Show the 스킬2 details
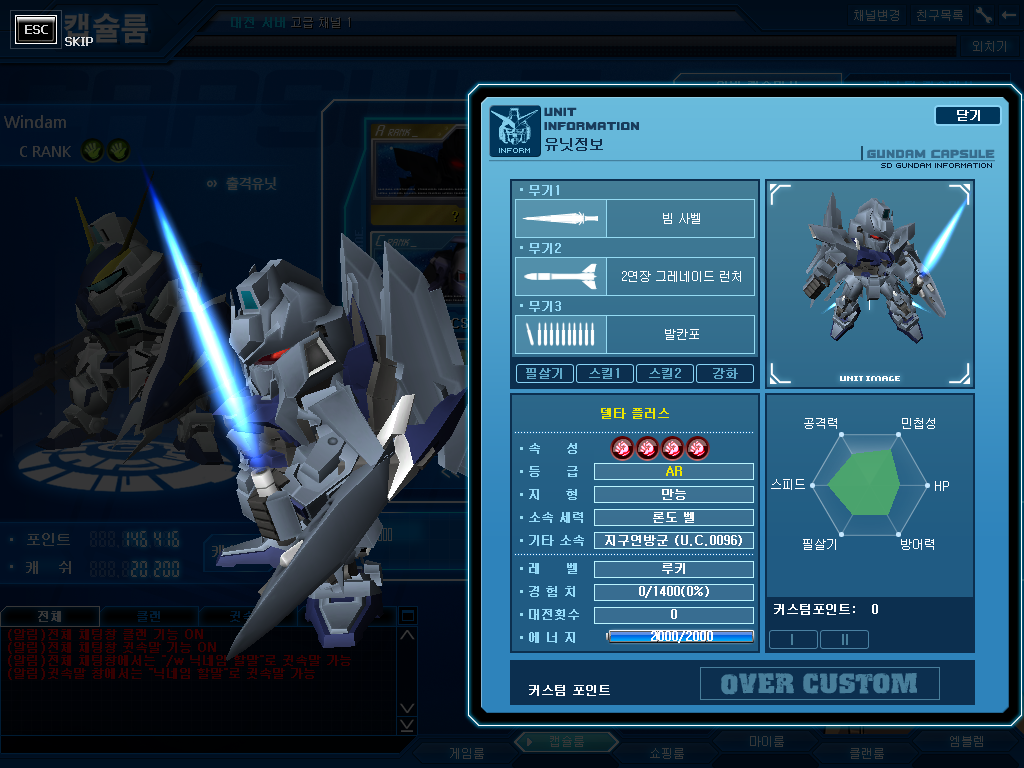The width and height of the screenshot is (1024, 768). [665, 374]
